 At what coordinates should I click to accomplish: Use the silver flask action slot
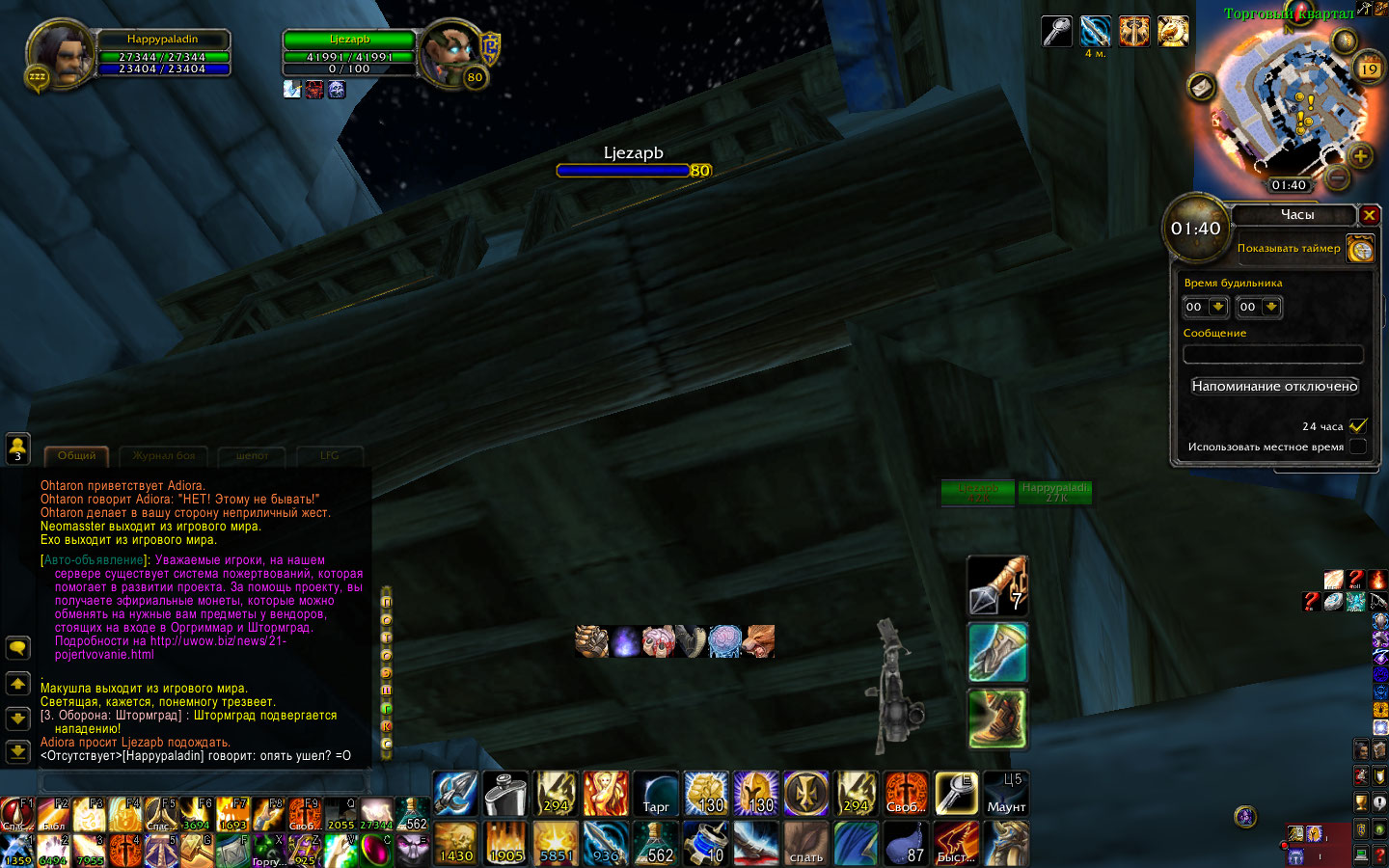click(504, 793)
